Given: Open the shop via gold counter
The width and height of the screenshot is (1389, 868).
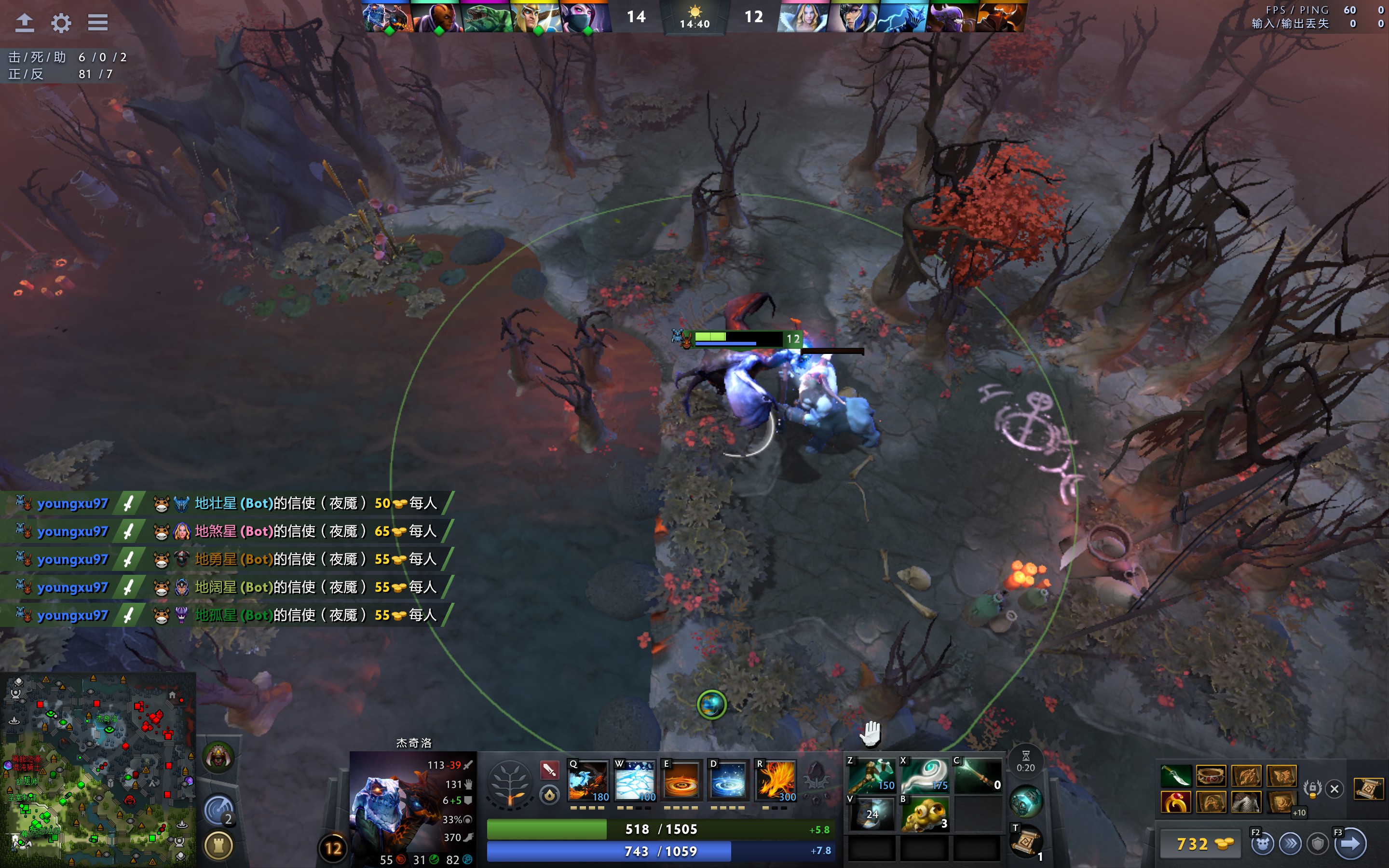Looking at the screenshot, I should pos(1198,844).
